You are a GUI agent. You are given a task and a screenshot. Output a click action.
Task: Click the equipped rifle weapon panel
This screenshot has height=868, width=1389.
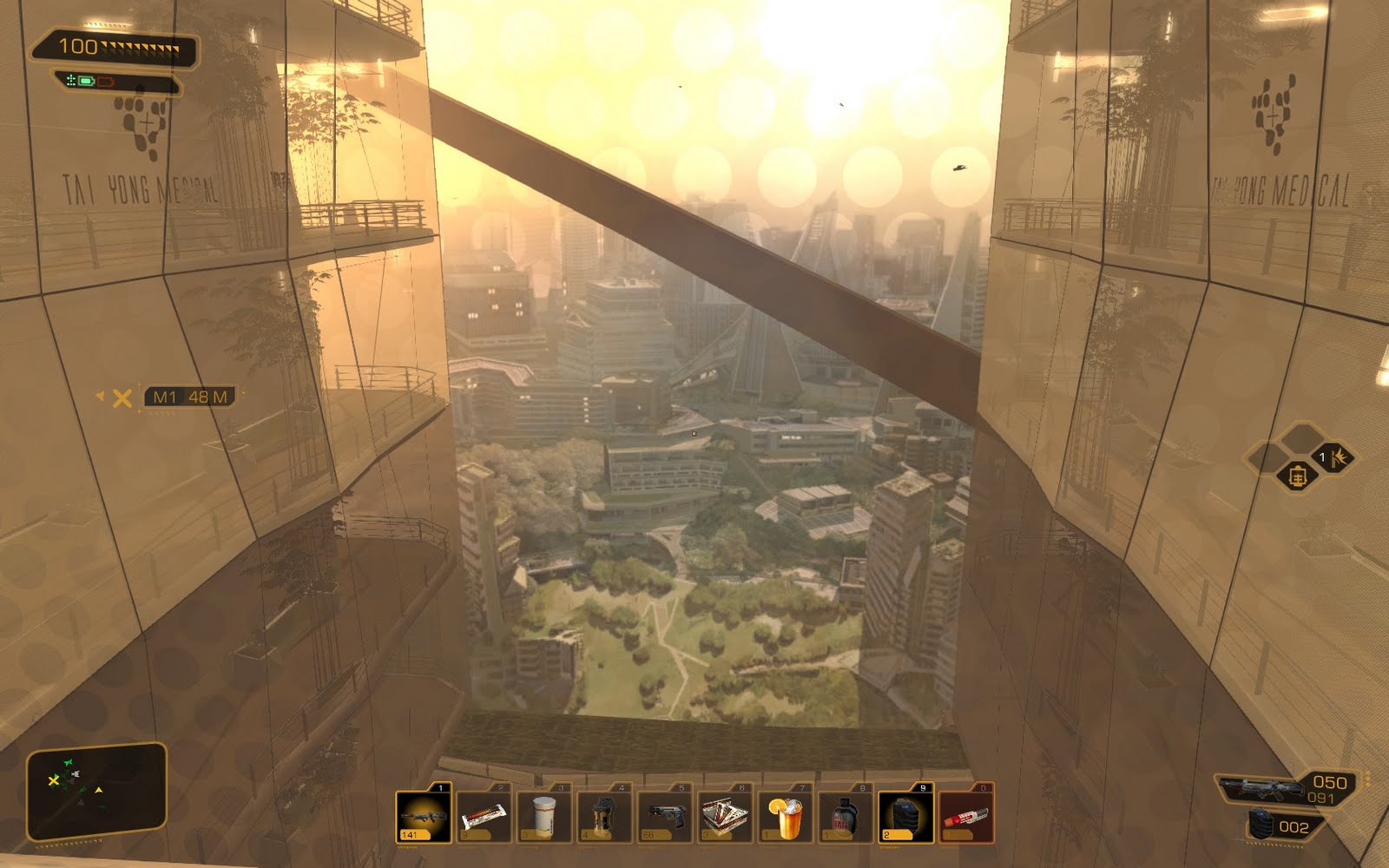[x=1285, y=789]
